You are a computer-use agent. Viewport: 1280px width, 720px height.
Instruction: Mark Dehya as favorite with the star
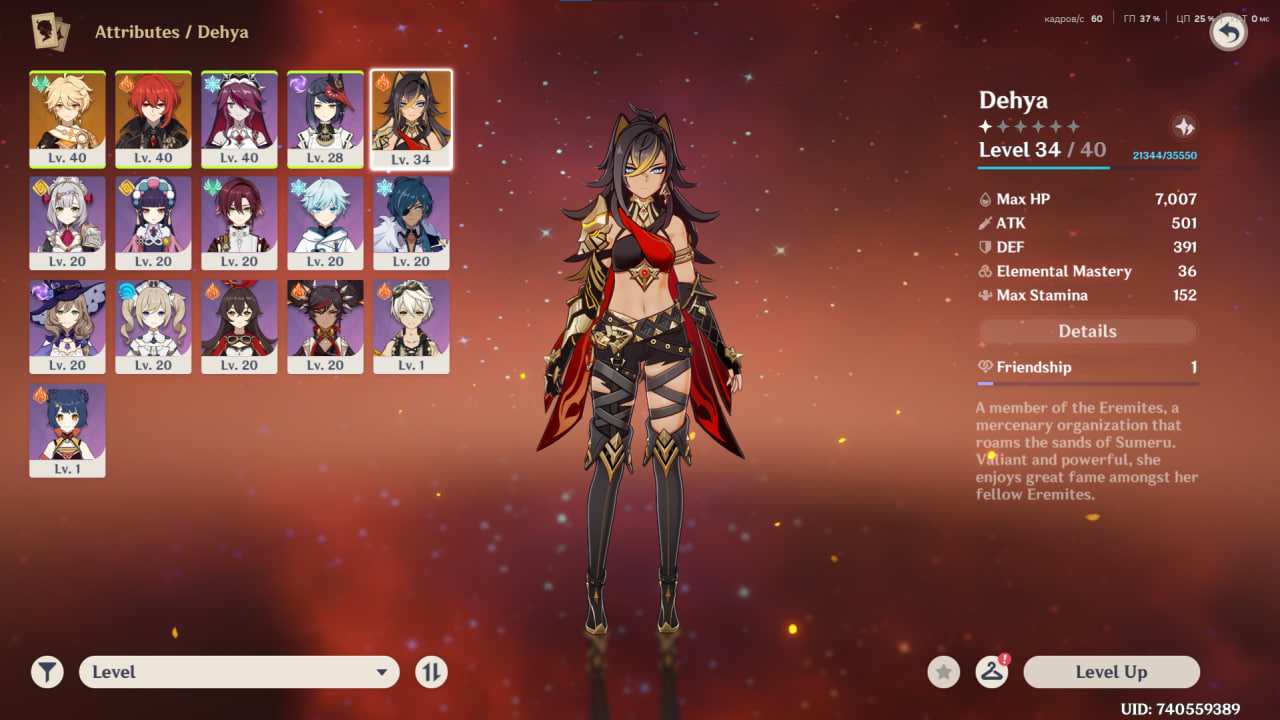(x=943, y=672)
